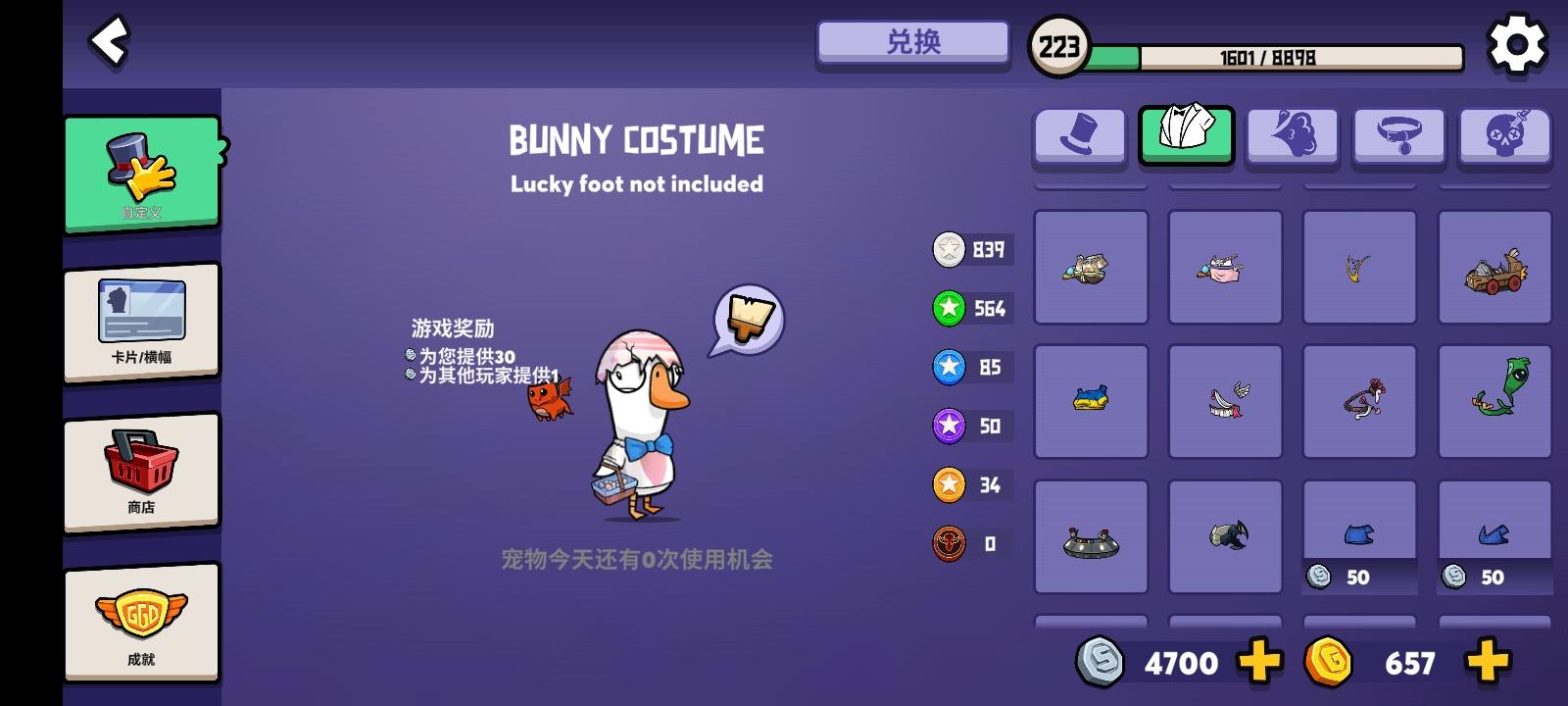Open the Fart effects category
This screenshot has height=706, width=1568.
point(1293,137)
